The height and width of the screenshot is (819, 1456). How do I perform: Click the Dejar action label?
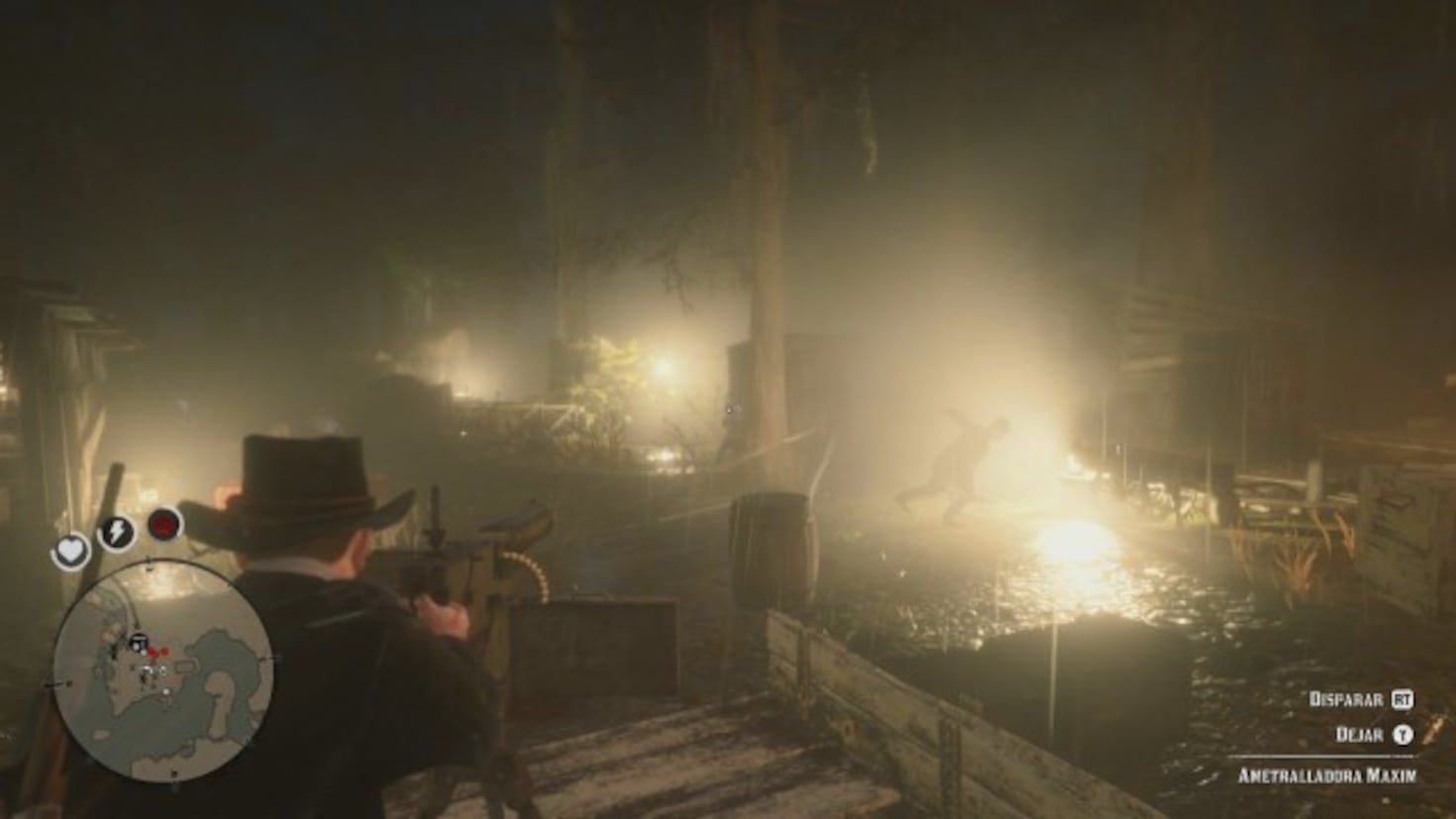pos(1359,736)
